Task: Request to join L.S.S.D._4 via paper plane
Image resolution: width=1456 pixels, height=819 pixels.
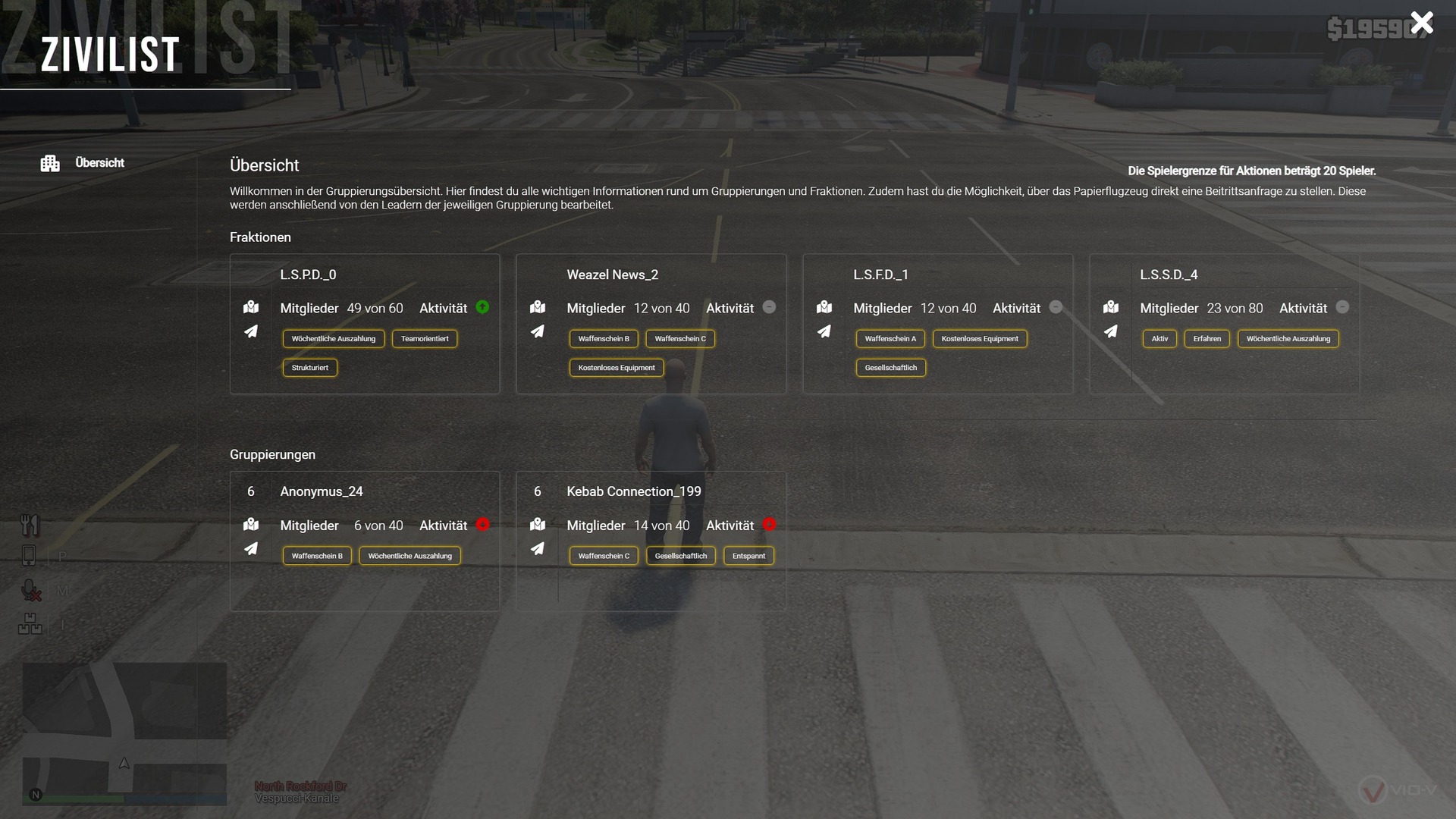Action: tap(1111, 331)
